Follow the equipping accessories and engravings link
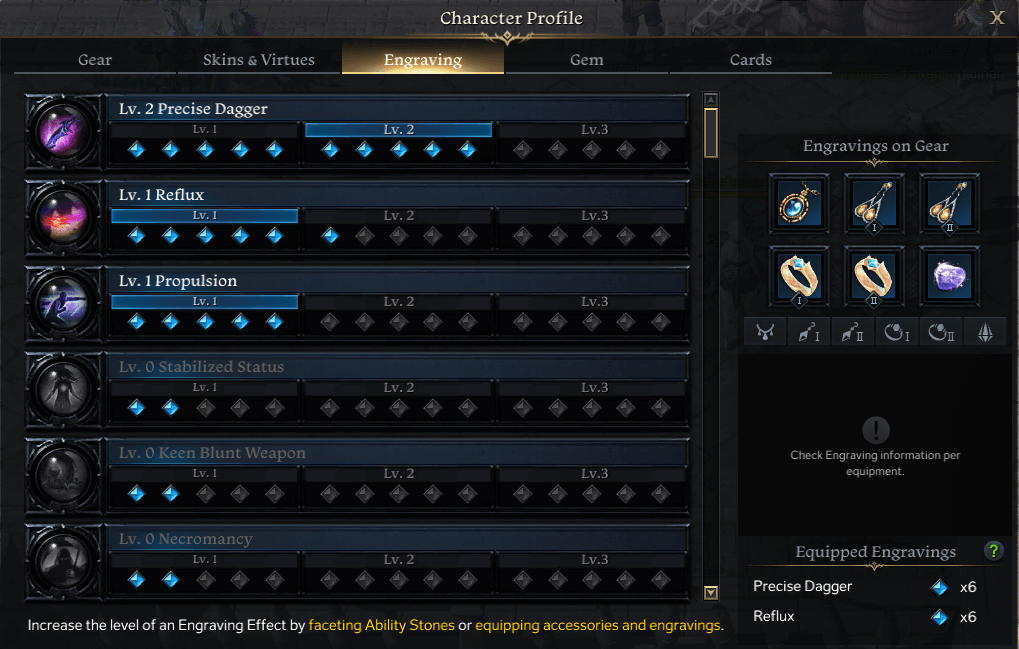The height and width of the screenshot is (649, 1019). tap(597, 625)
